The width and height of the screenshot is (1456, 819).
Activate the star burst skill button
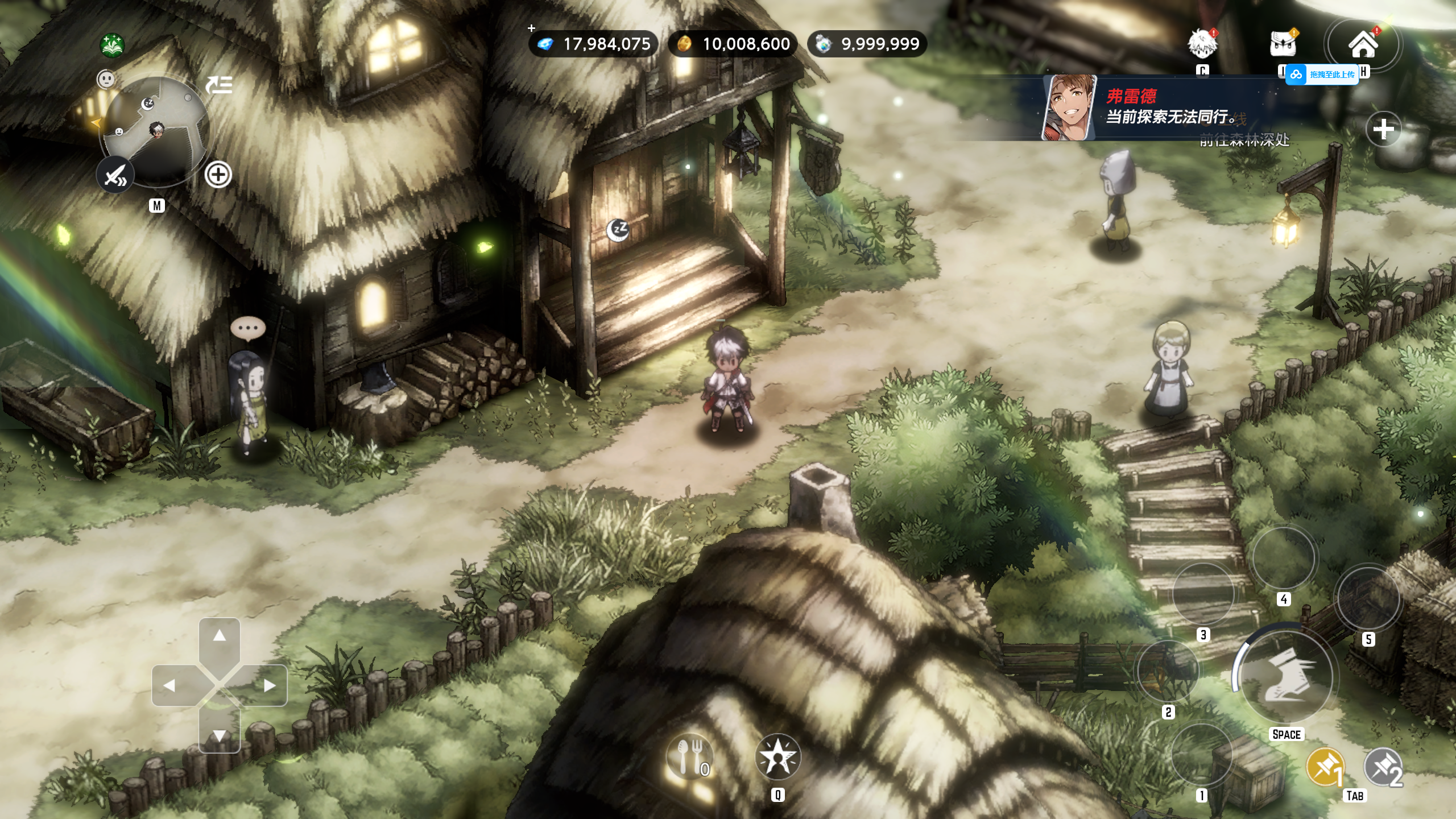[777, 758]
